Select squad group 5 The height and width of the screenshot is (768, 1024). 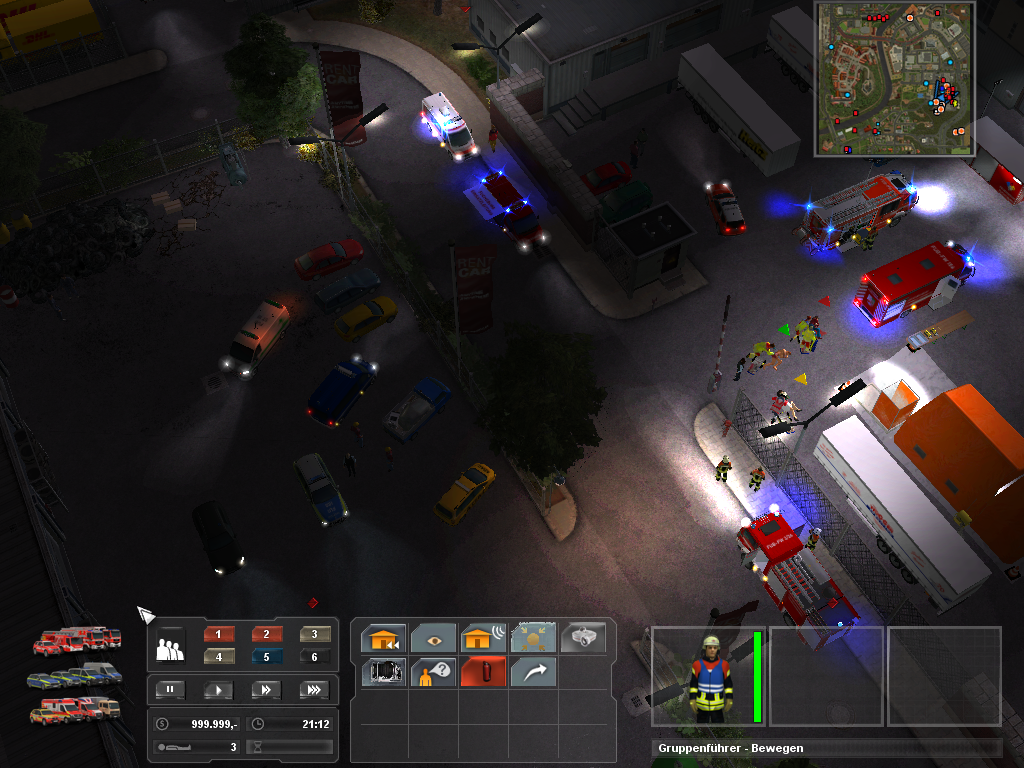tap(267, 656)
